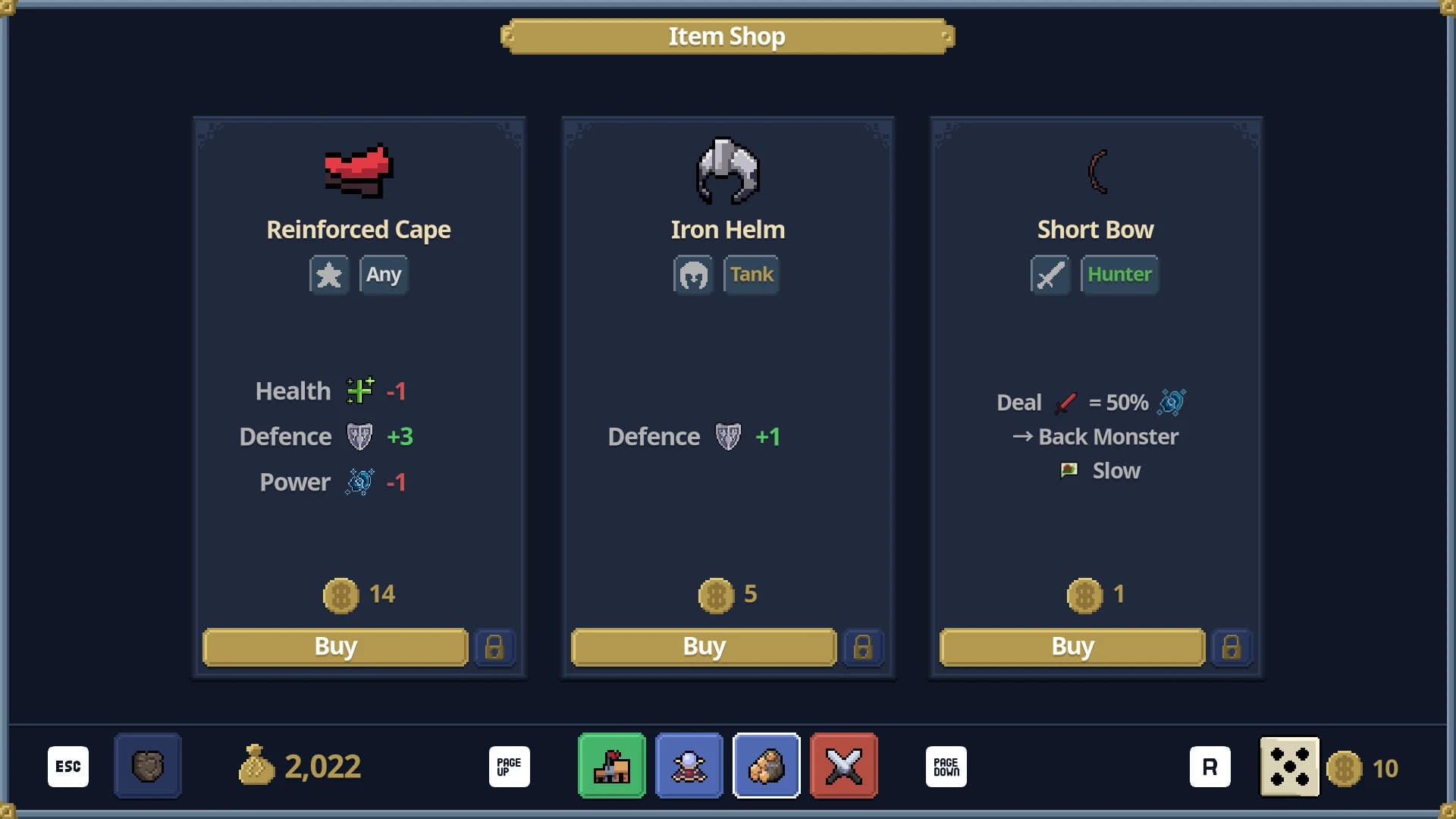The image size is (1456, 819).
Task: Click the shield inventory icon near ESC
Action: pos(147,766)
